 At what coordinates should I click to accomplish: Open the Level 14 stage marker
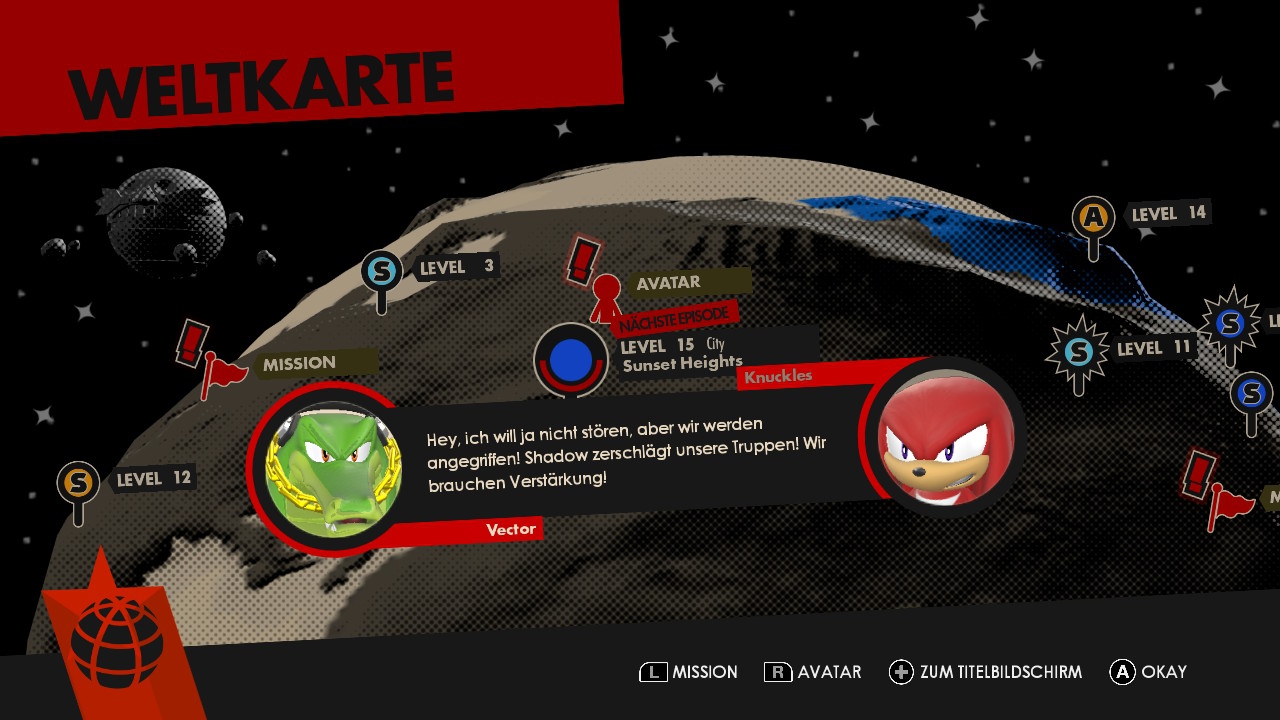[1093, 218]
